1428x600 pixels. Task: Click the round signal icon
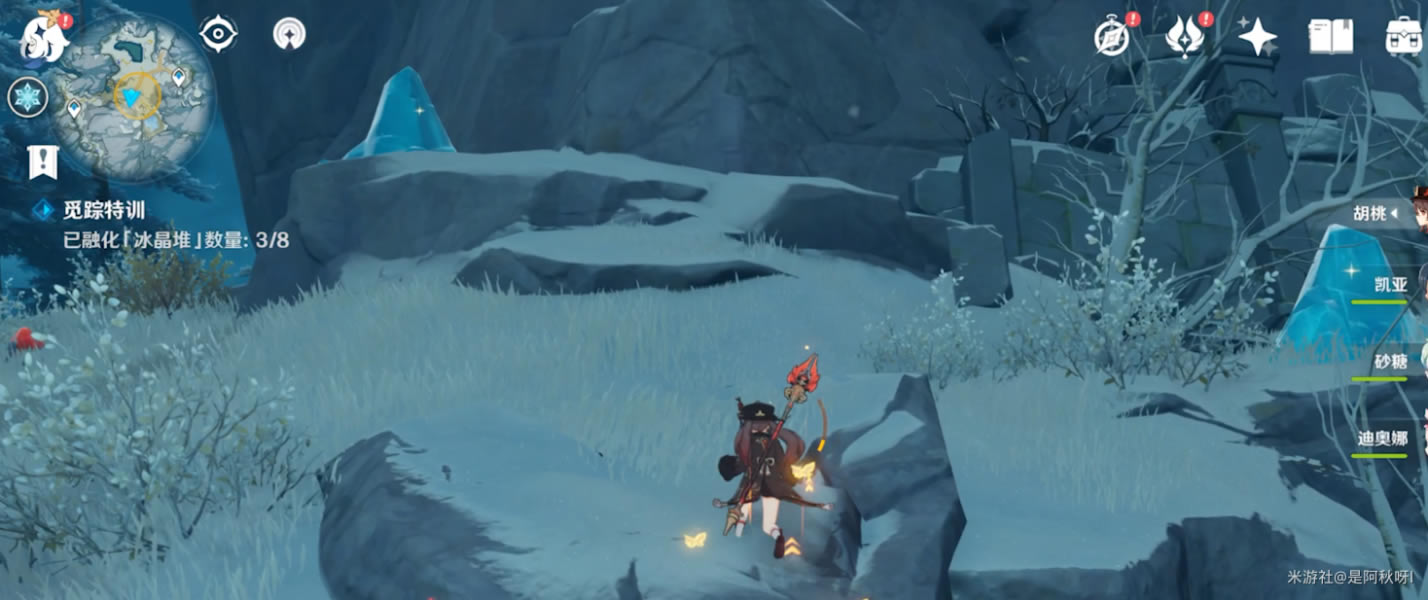click(x=289, y=34)
